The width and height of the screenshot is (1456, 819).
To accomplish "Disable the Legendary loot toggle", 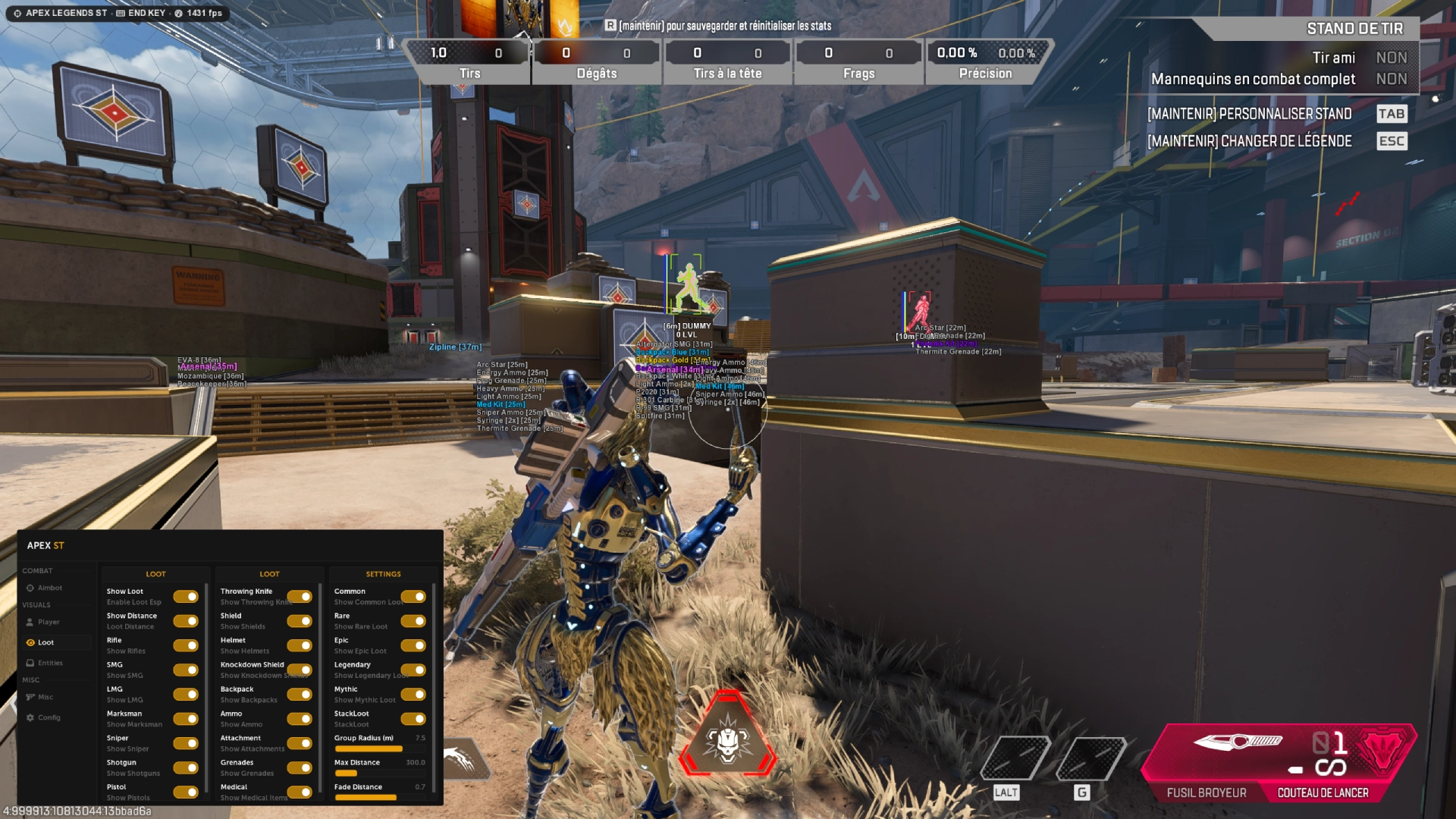I will pos(414,670).
